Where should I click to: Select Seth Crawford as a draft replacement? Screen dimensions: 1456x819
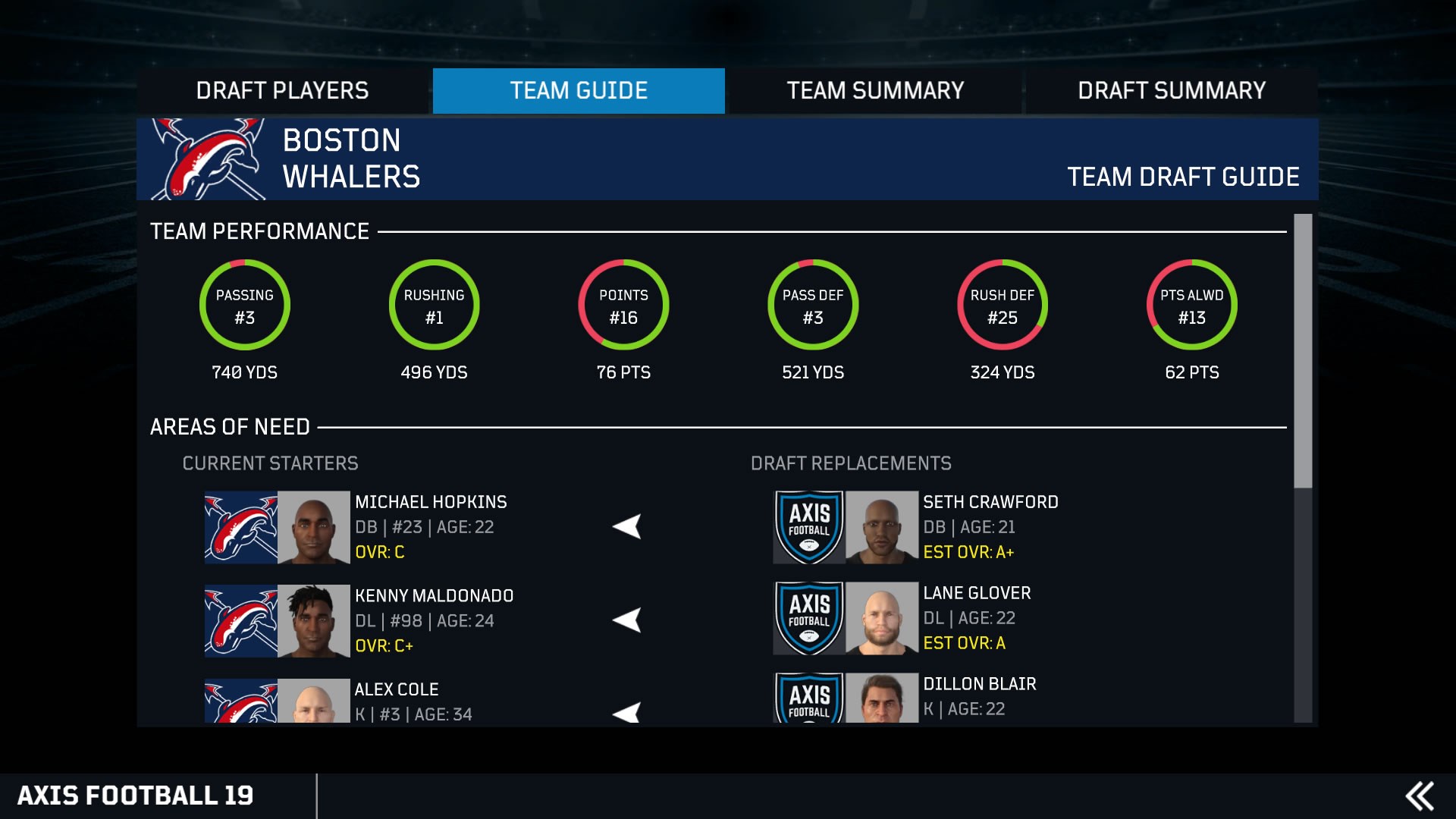click(990, 527)
